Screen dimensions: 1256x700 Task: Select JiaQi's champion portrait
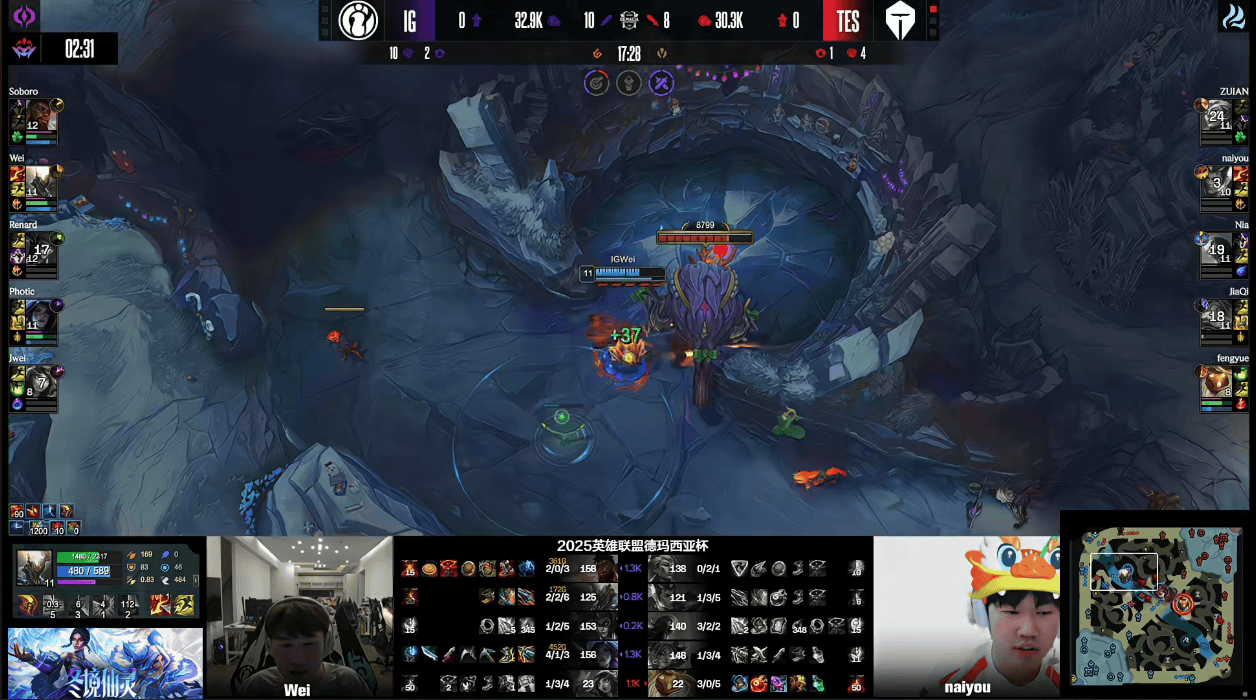click(1217, 315)
